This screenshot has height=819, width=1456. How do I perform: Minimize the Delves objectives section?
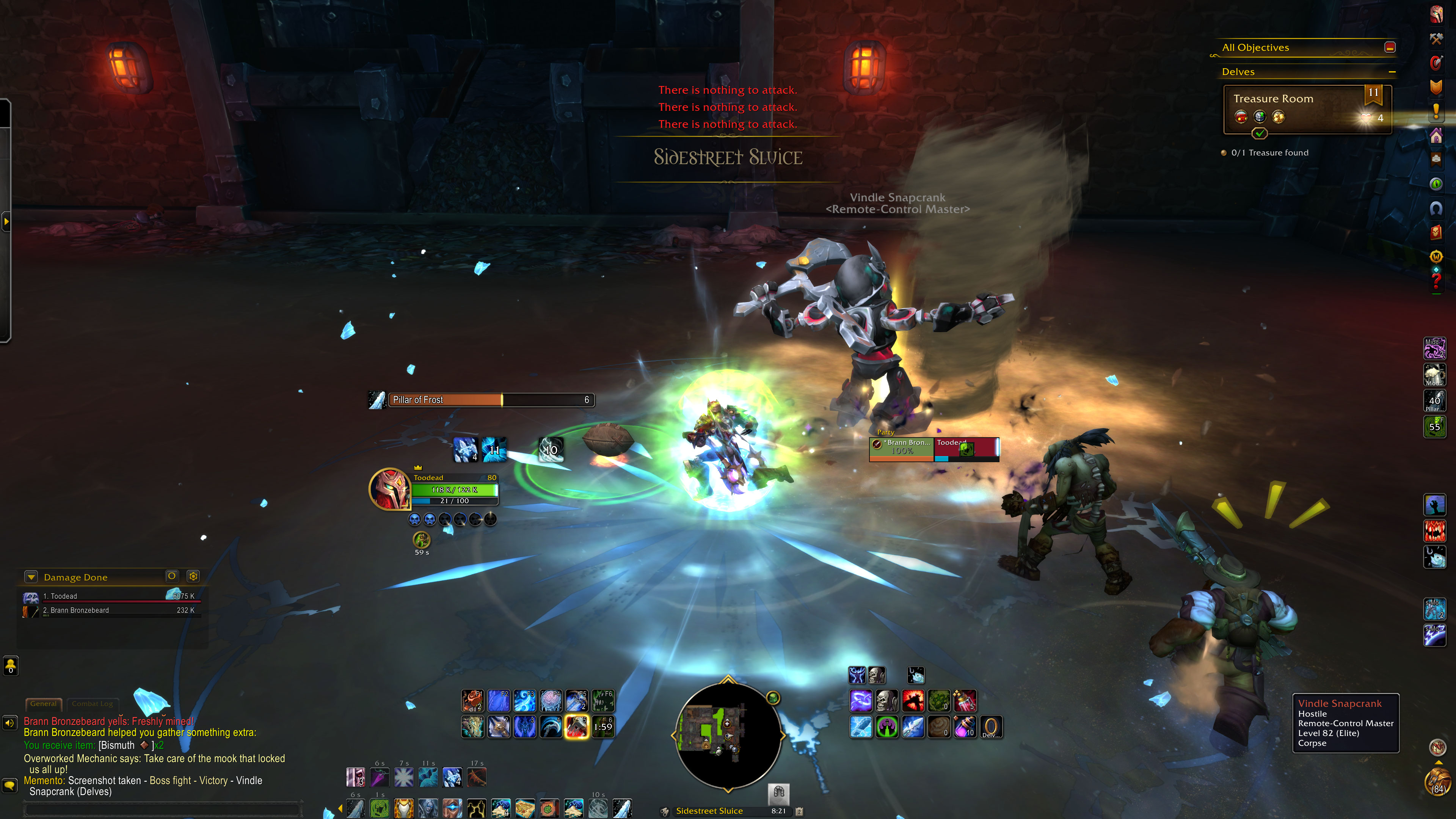pyautogui.click(x=1392, y=72)
